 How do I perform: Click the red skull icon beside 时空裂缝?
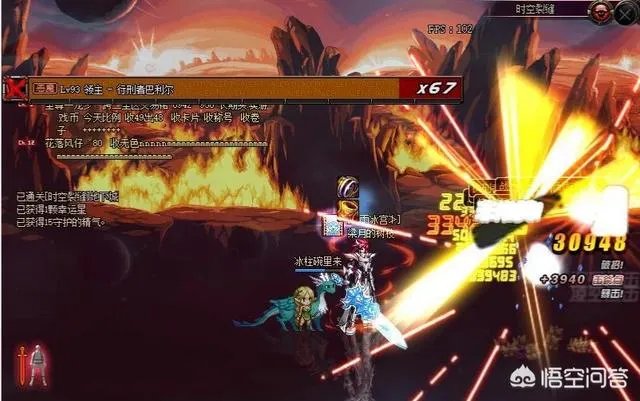point(600,11)
